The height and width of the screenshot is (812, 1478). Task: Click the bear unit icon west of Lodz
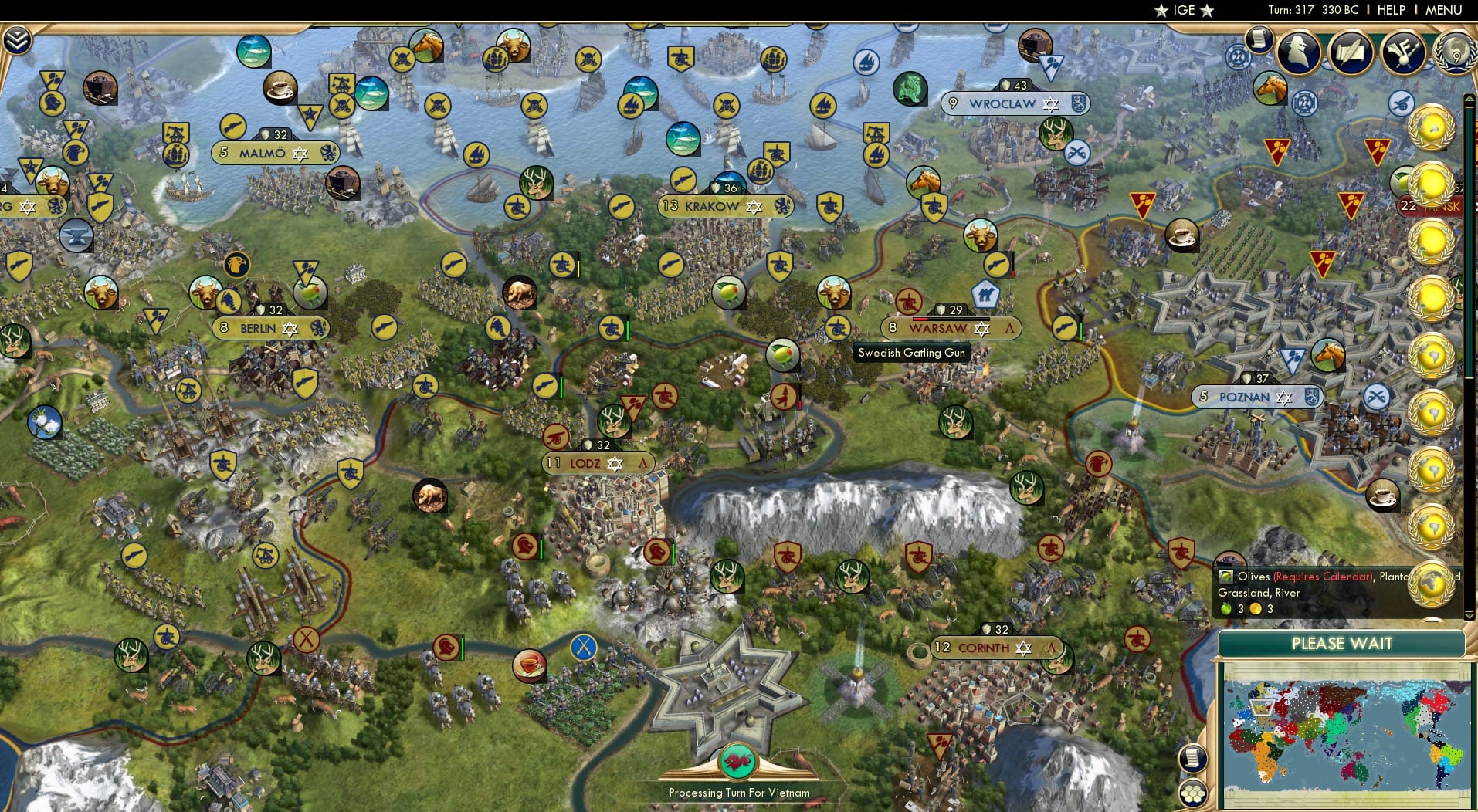tap(429, 496)
